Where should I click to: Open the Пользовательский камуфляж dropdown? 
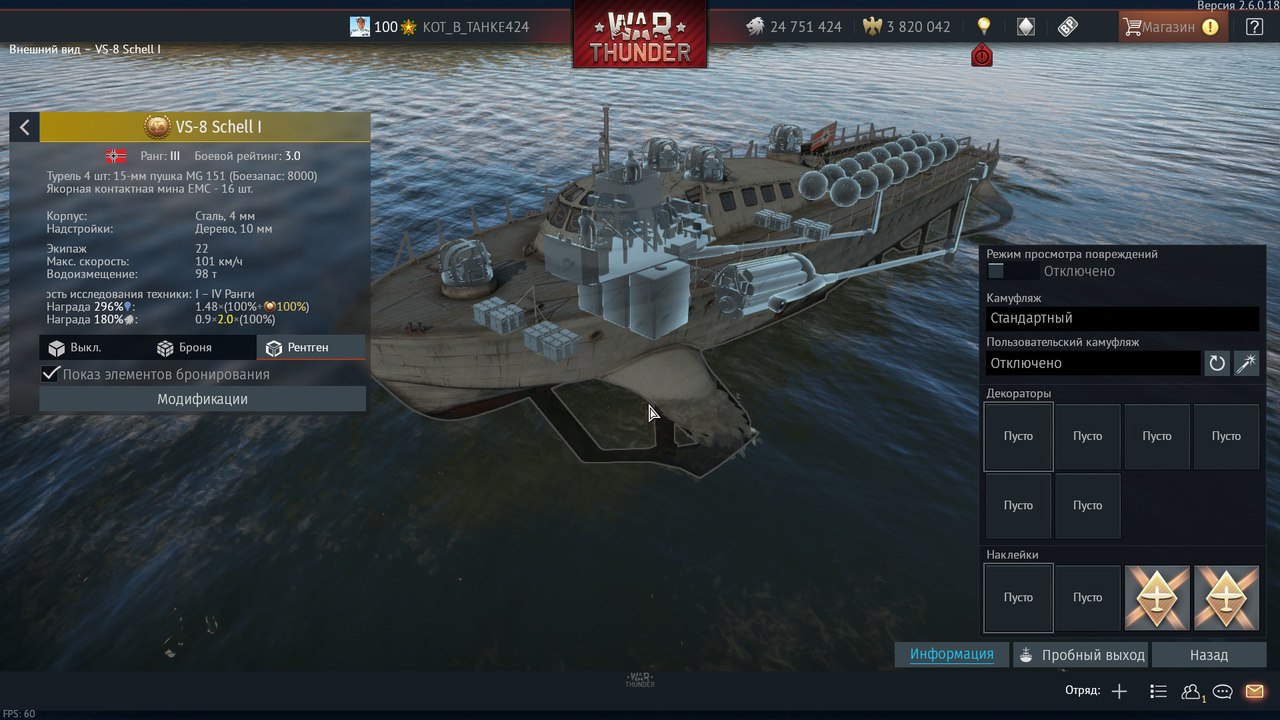pos(1092,363)
